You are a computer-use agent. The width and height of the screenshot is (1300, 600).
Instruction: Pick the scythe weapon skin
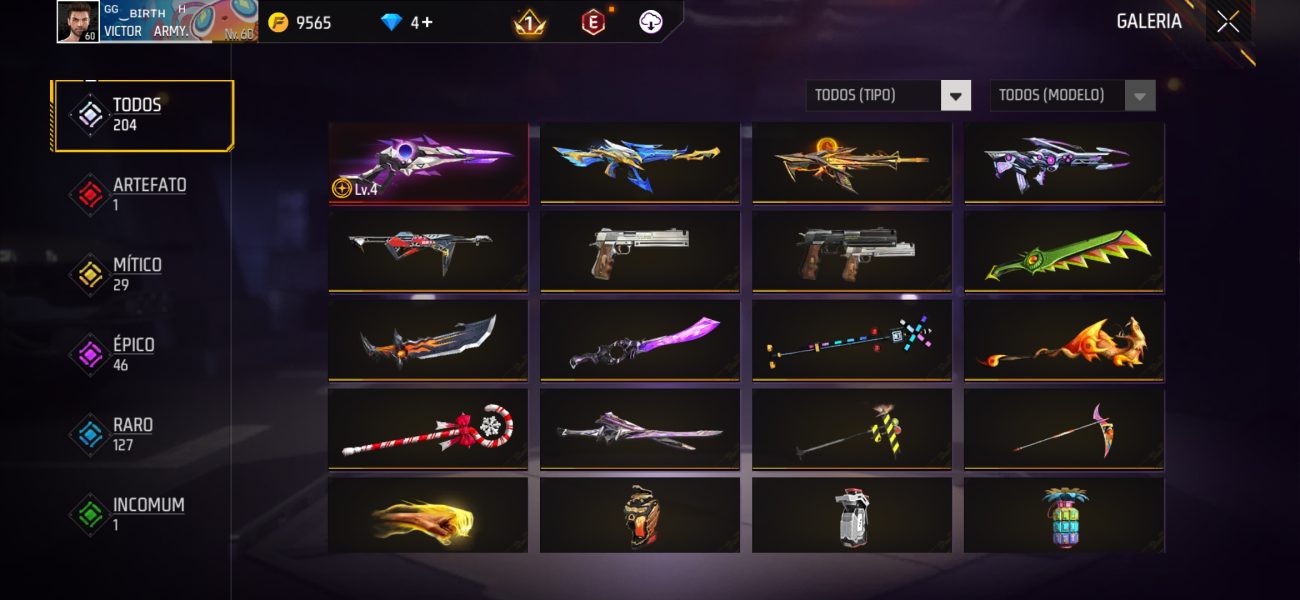[1064, 428]
